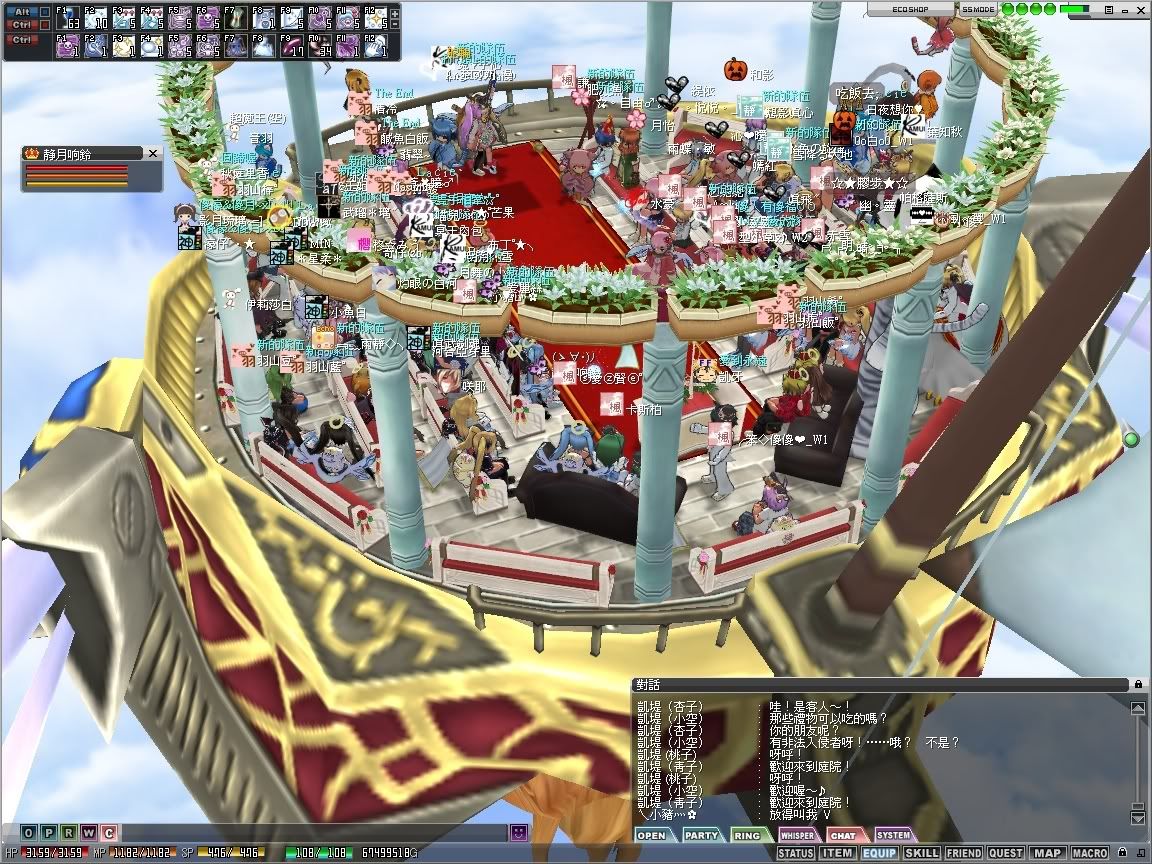Screen dimensions: 1152x864
Task: Close the 靜月响鈴 party member panel
Action: tap(153, 153)
